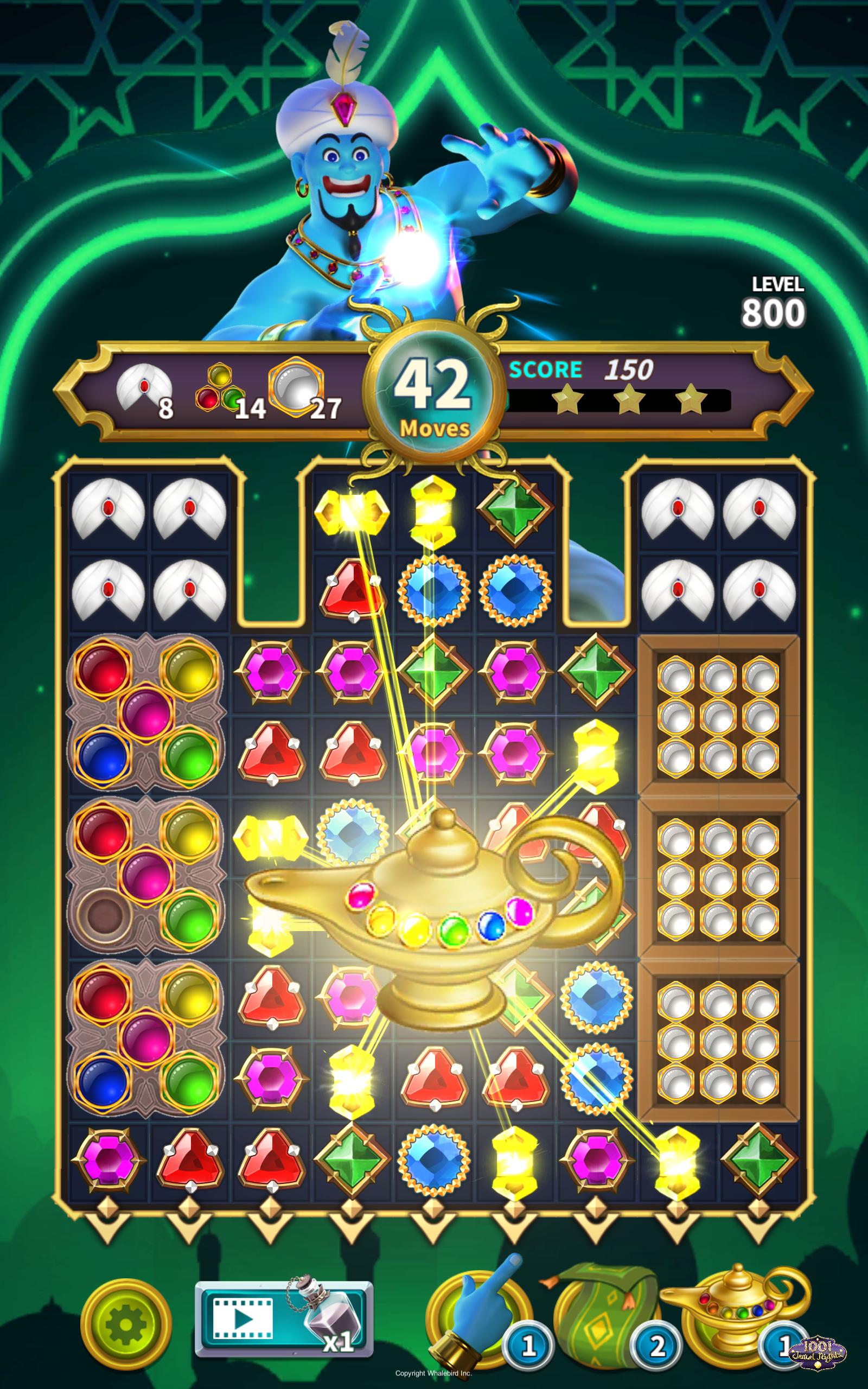Open the gear settings button
Viewport: 868px width, 1389px height.
click(126, 1324)
